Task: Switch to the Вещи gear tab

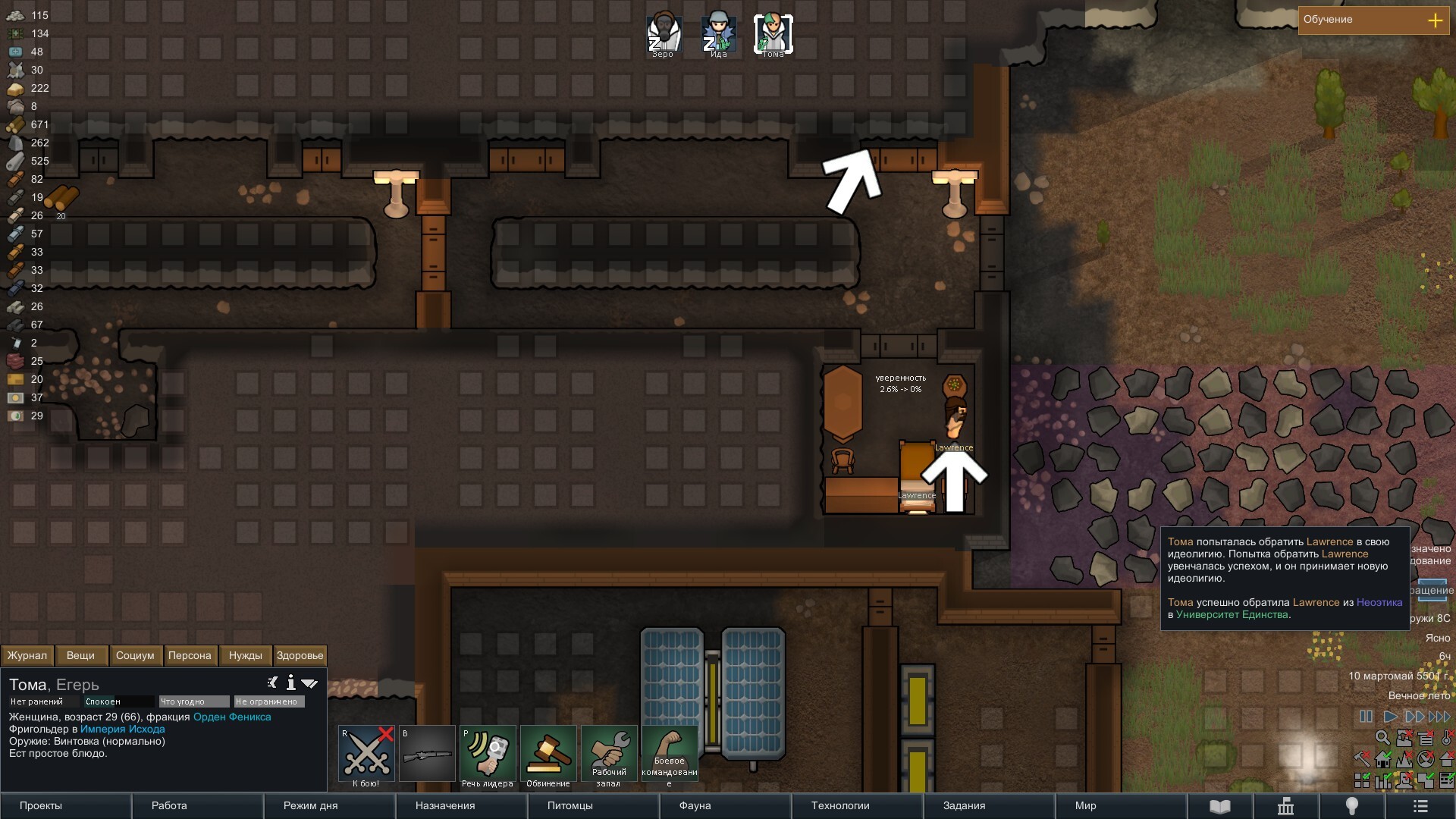Action: pyautogui.click(x=80, y=656)
